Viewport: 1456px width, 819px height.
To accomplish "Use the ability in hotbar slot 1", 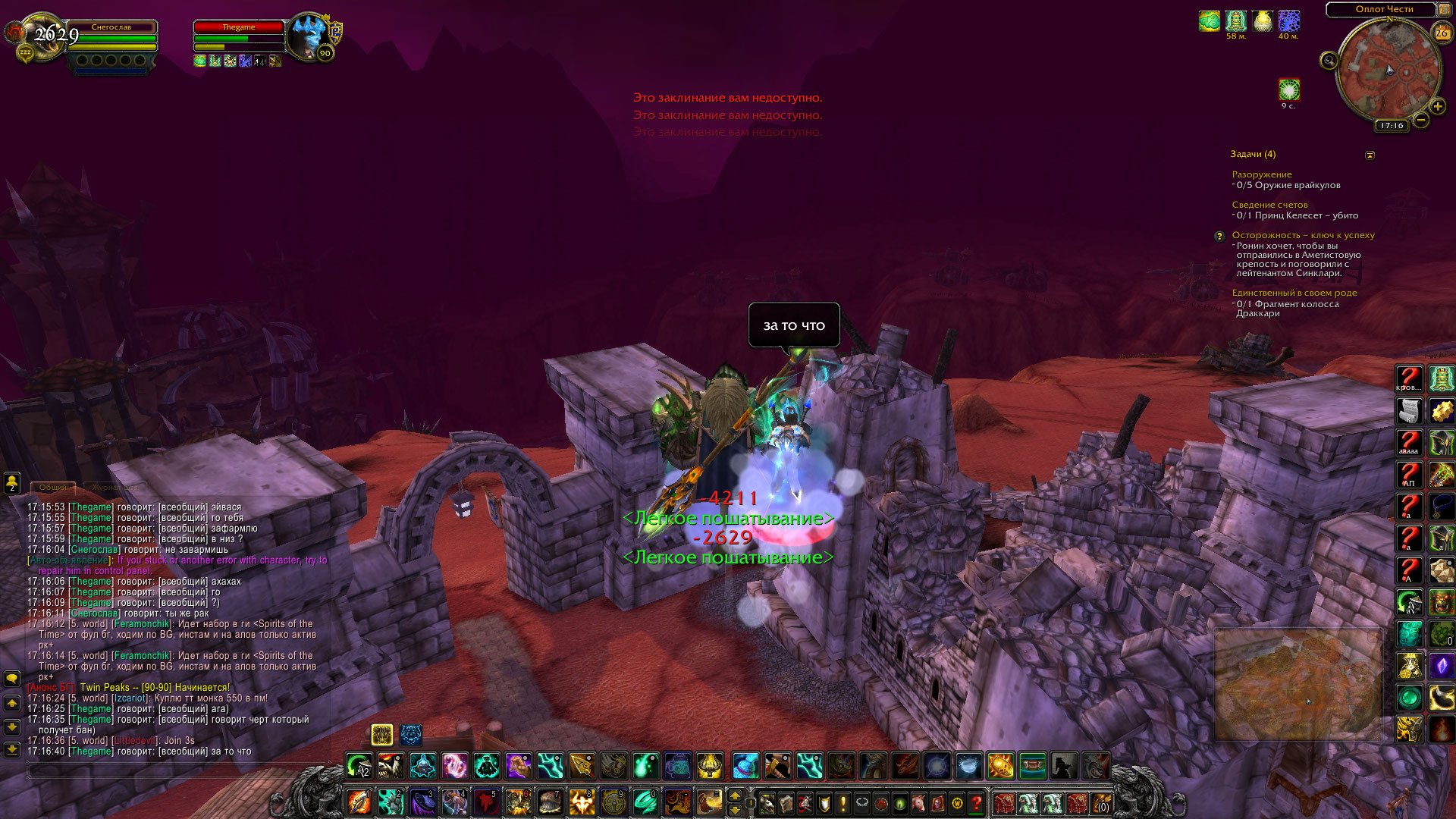I will tap(359, 802).
